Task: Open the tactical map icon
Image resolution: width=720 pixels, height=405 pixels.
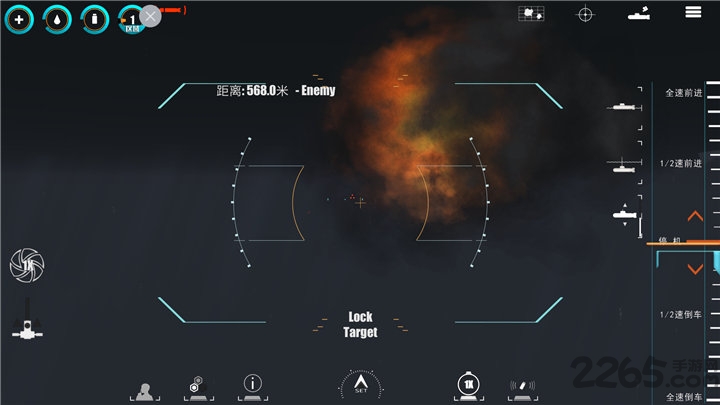Action: (x=531, y=14)
